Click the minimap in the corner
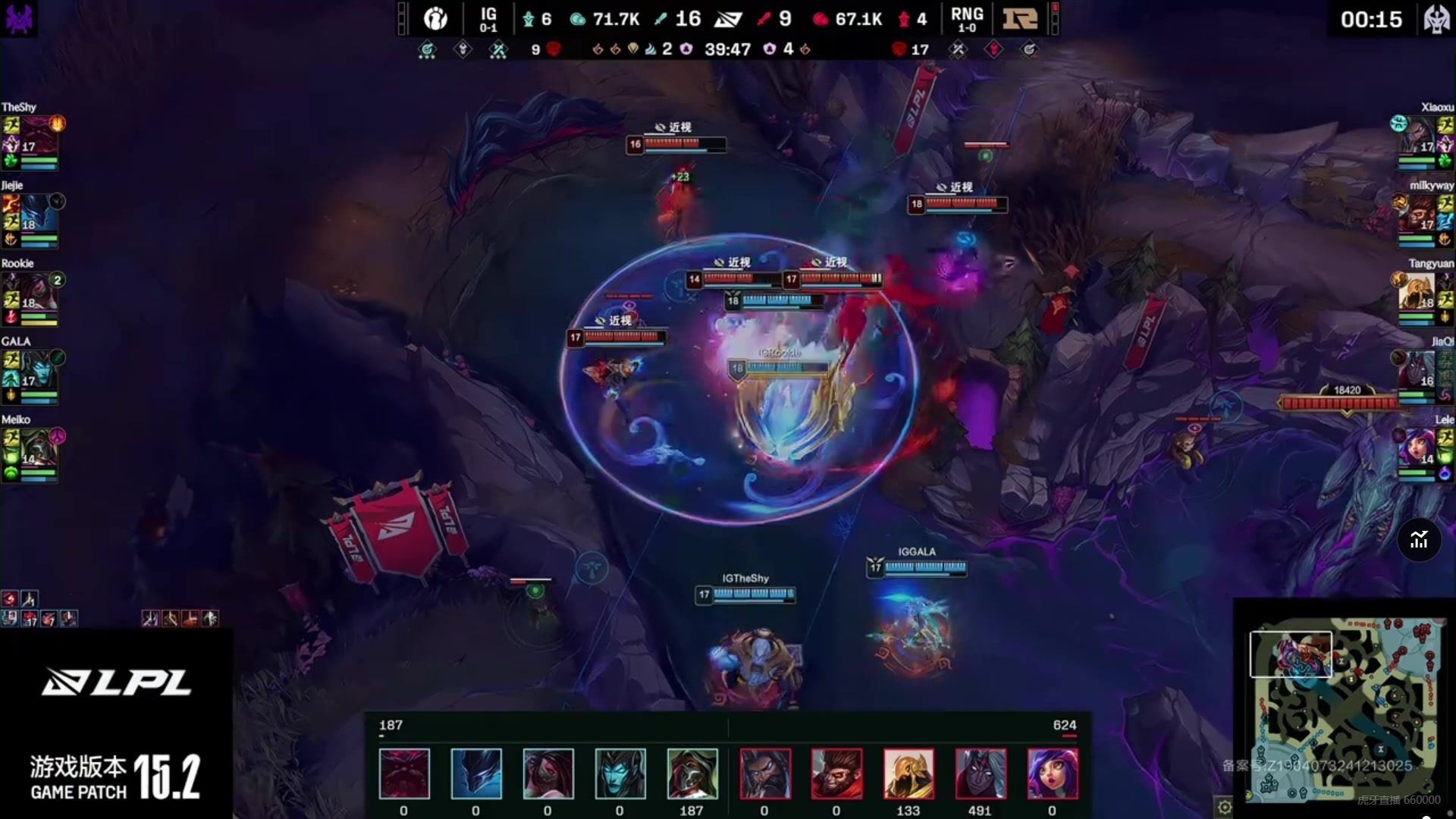1456x819 pixels. 1344,710
